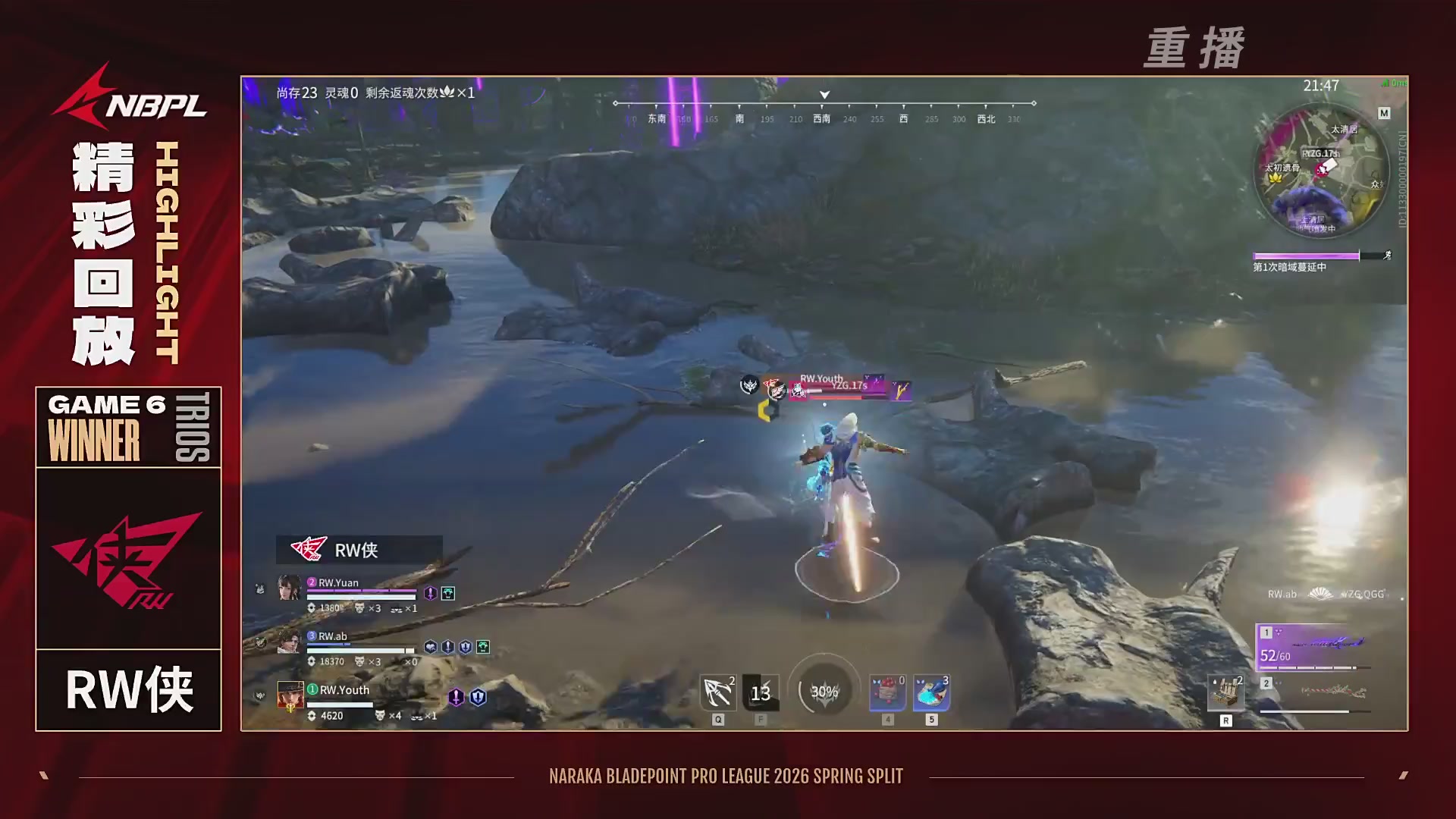Use the blue armor powder item
1456x819 pixels.
pos(931,692)
